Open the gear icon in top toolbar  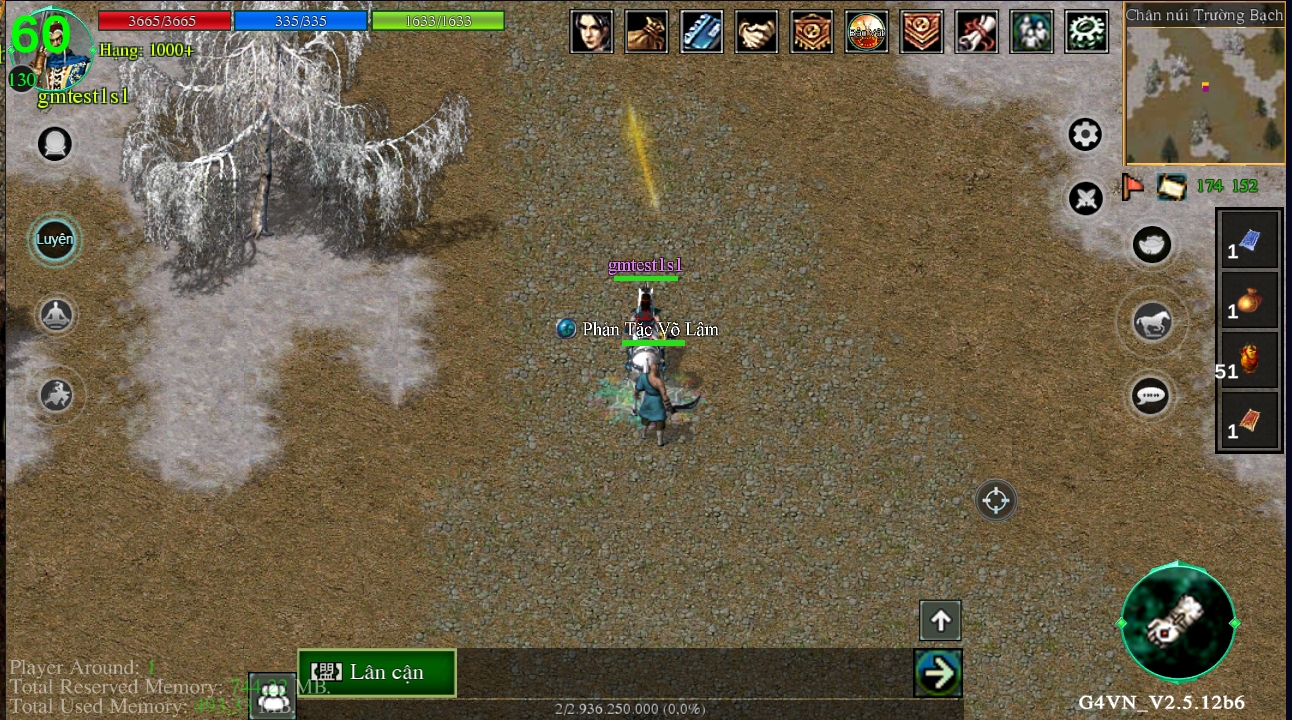1086,31
